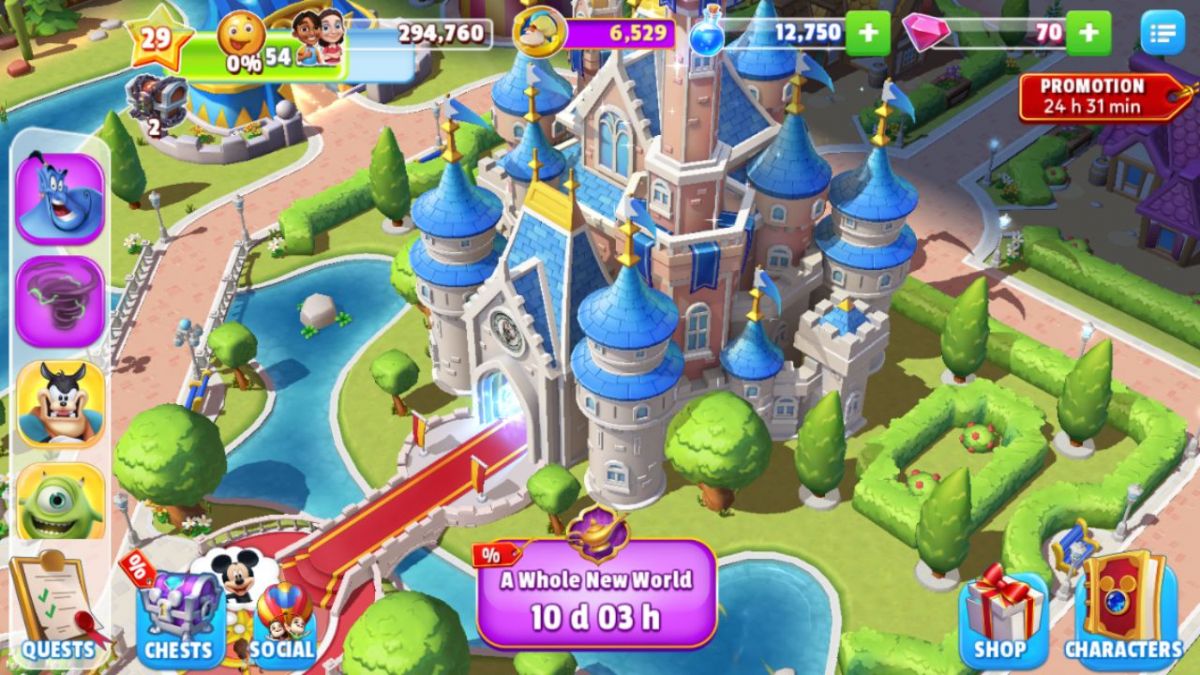
Task: Open the blue list menu button
Action: [1162, 34]
